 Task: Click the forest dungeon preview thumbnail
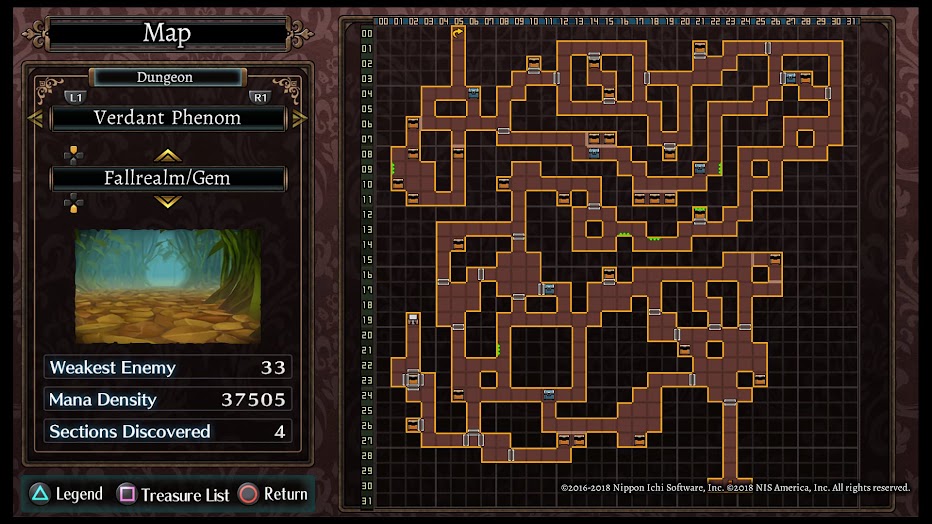click(167, 285)
